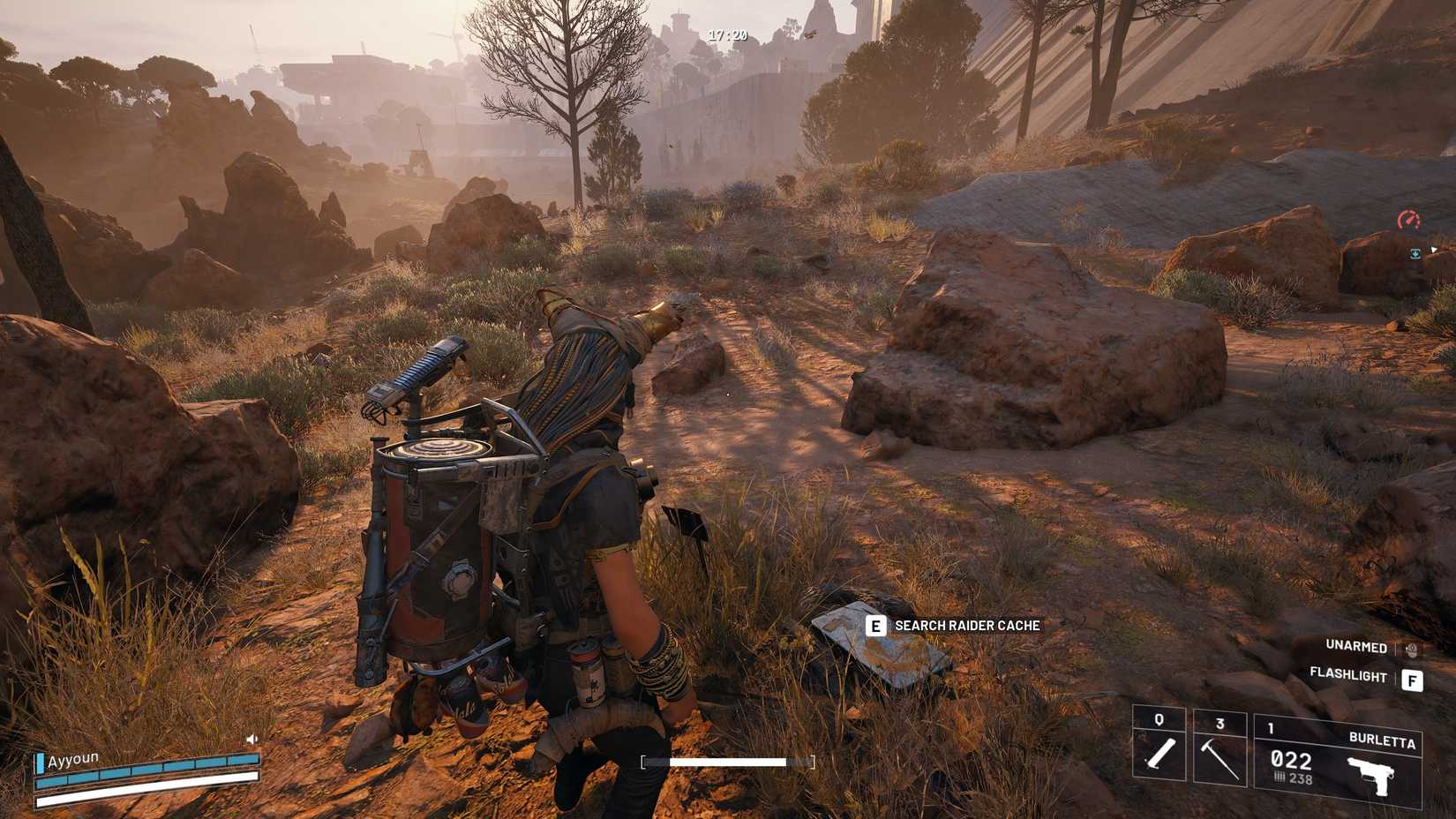Expand the white arrow marker on the right edge
The width and height of the screenshot is (1456, 819).
[x=1435, y=251]
